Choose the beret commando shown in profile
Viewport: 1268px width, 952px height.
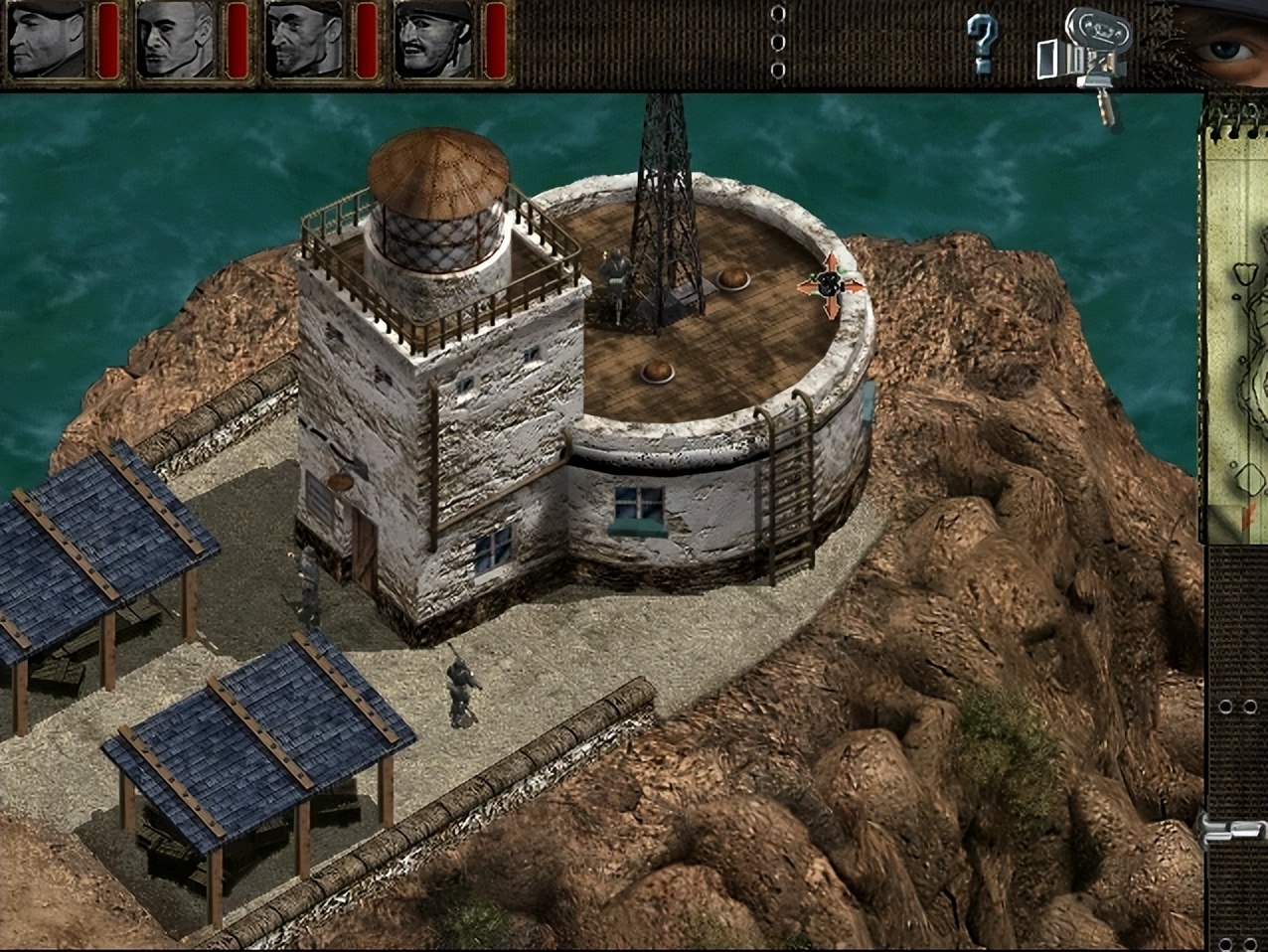point(47,40)
